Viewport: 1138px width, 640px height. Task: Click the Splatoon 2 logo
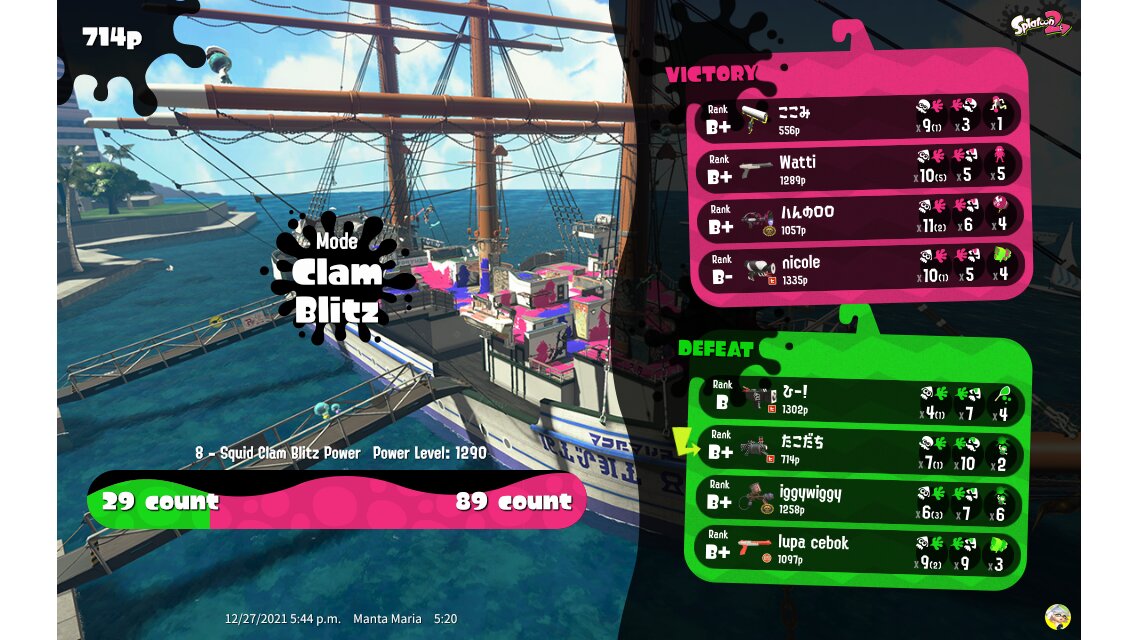coord(1041,25)
